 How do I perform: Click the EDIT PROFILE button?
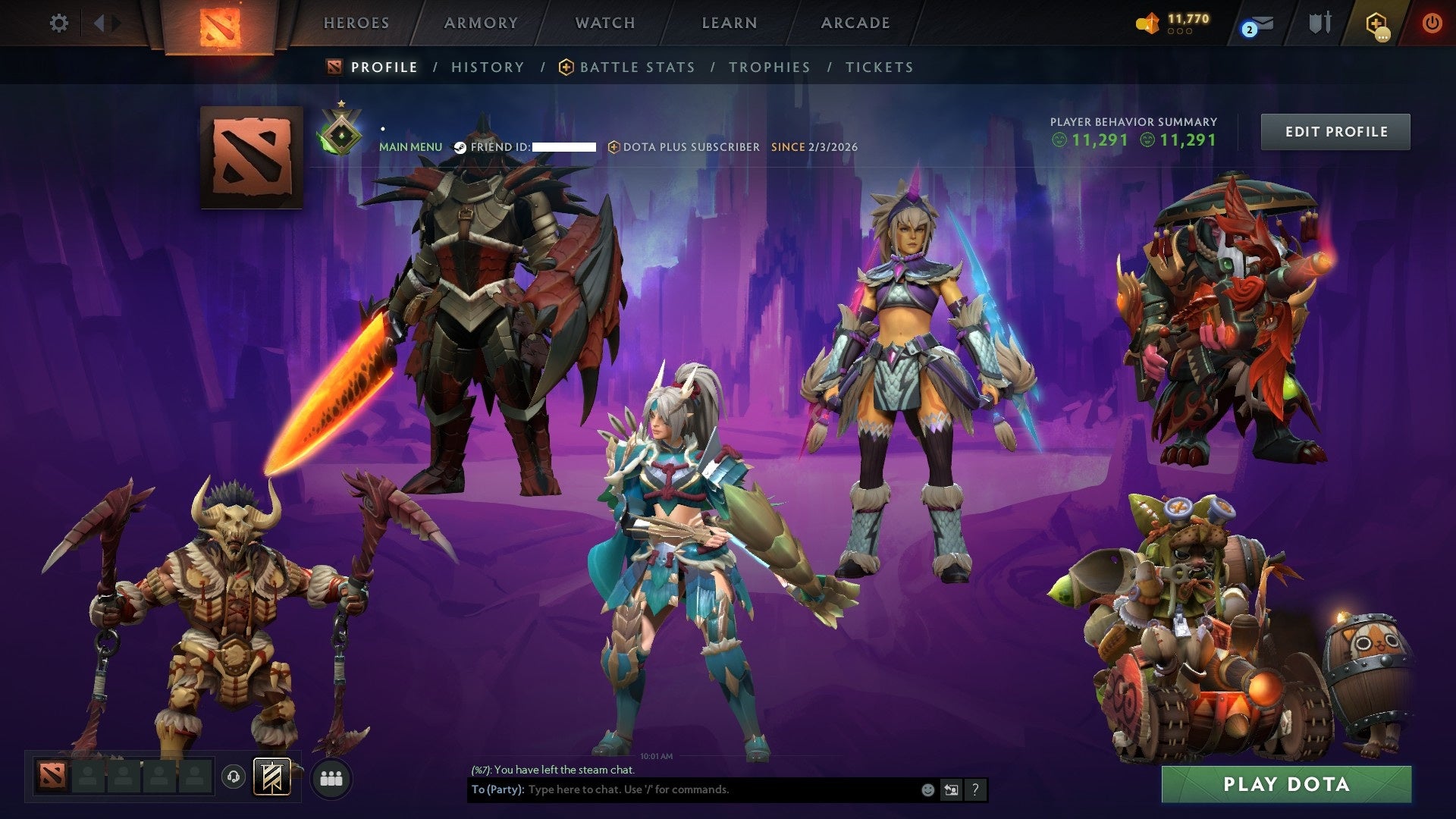1335,130
